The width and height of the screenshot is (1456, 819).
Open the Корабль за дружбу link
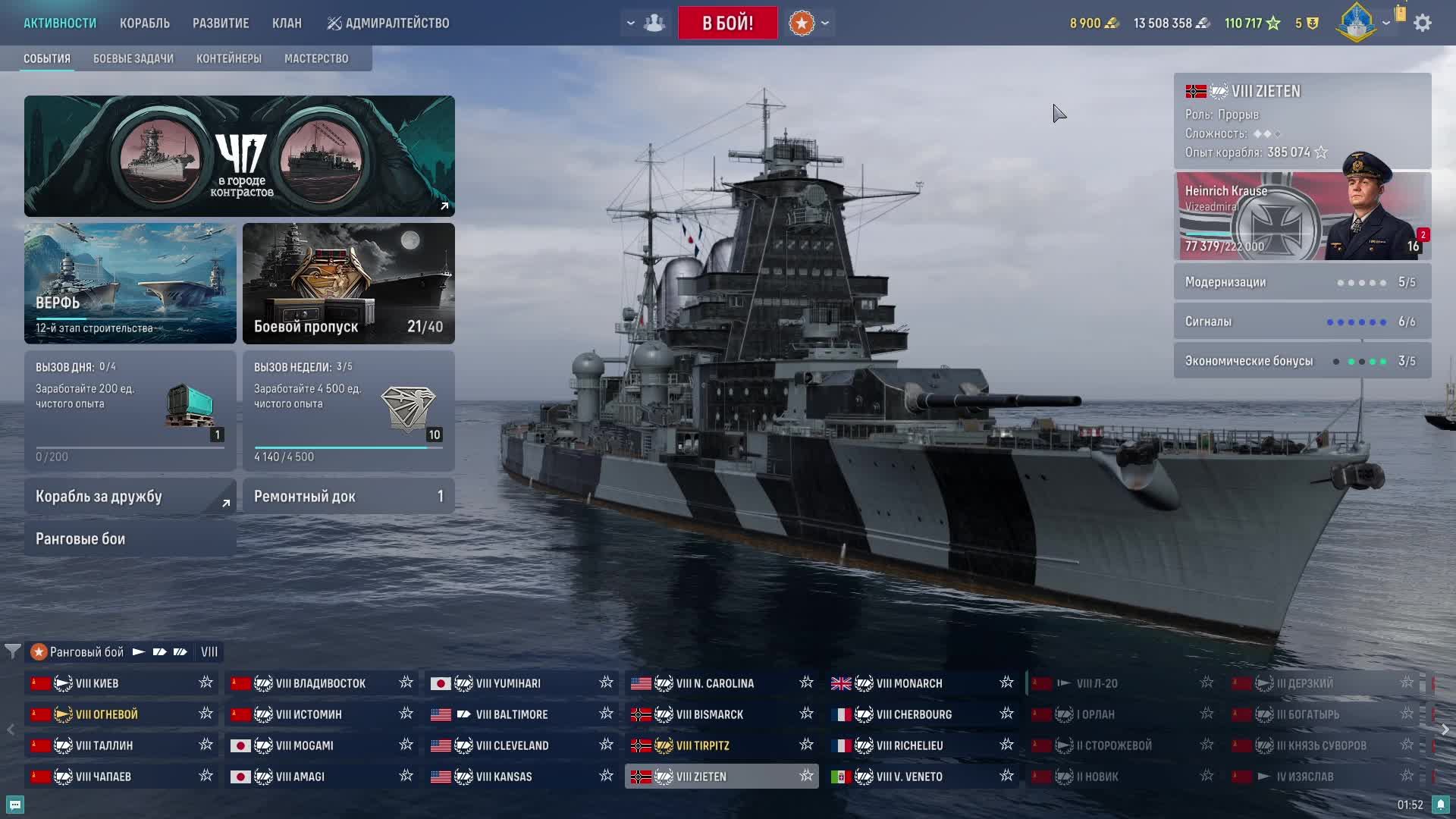point(130,496)
